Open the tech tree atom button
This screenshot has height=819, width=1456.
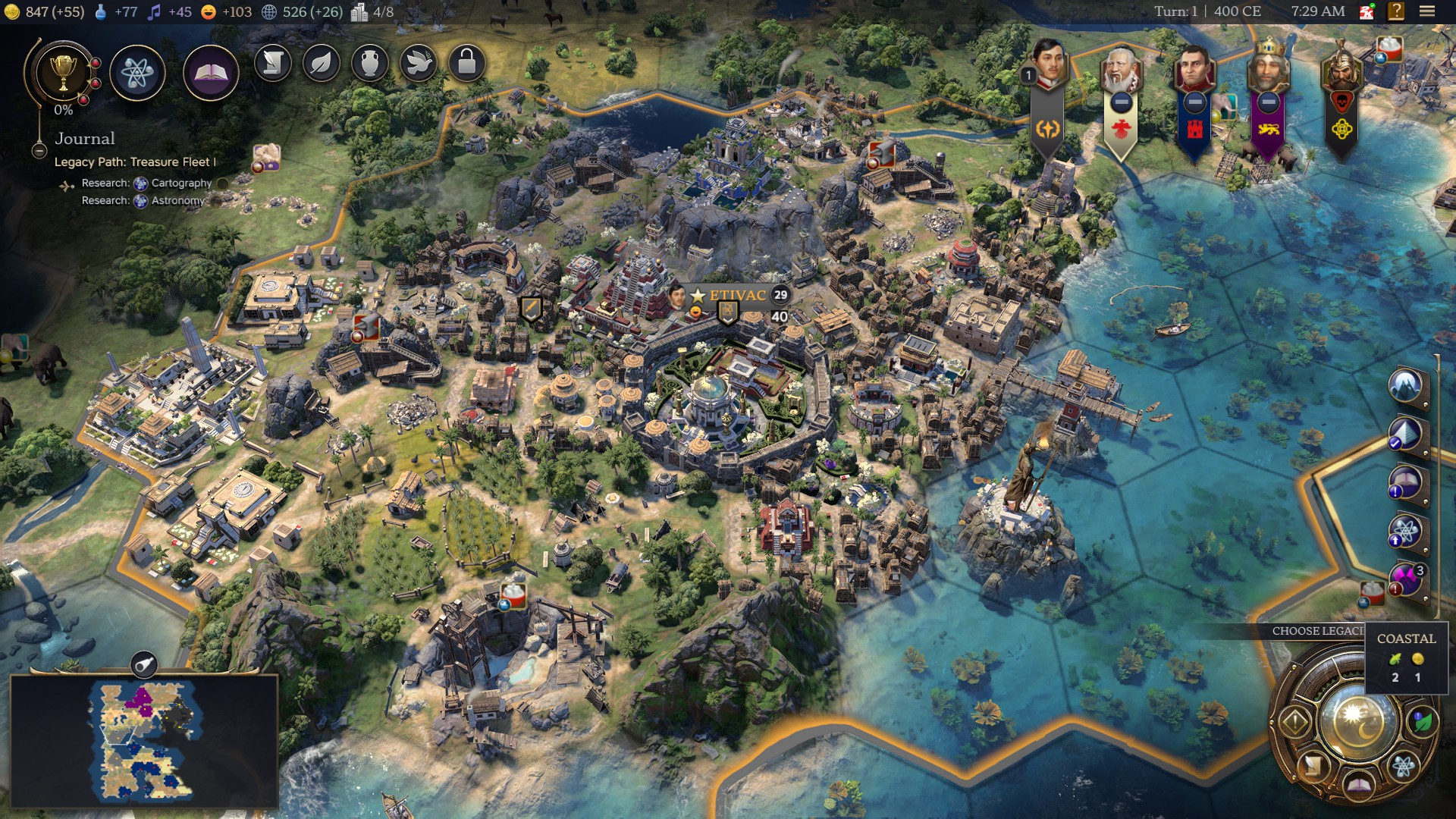137,73
